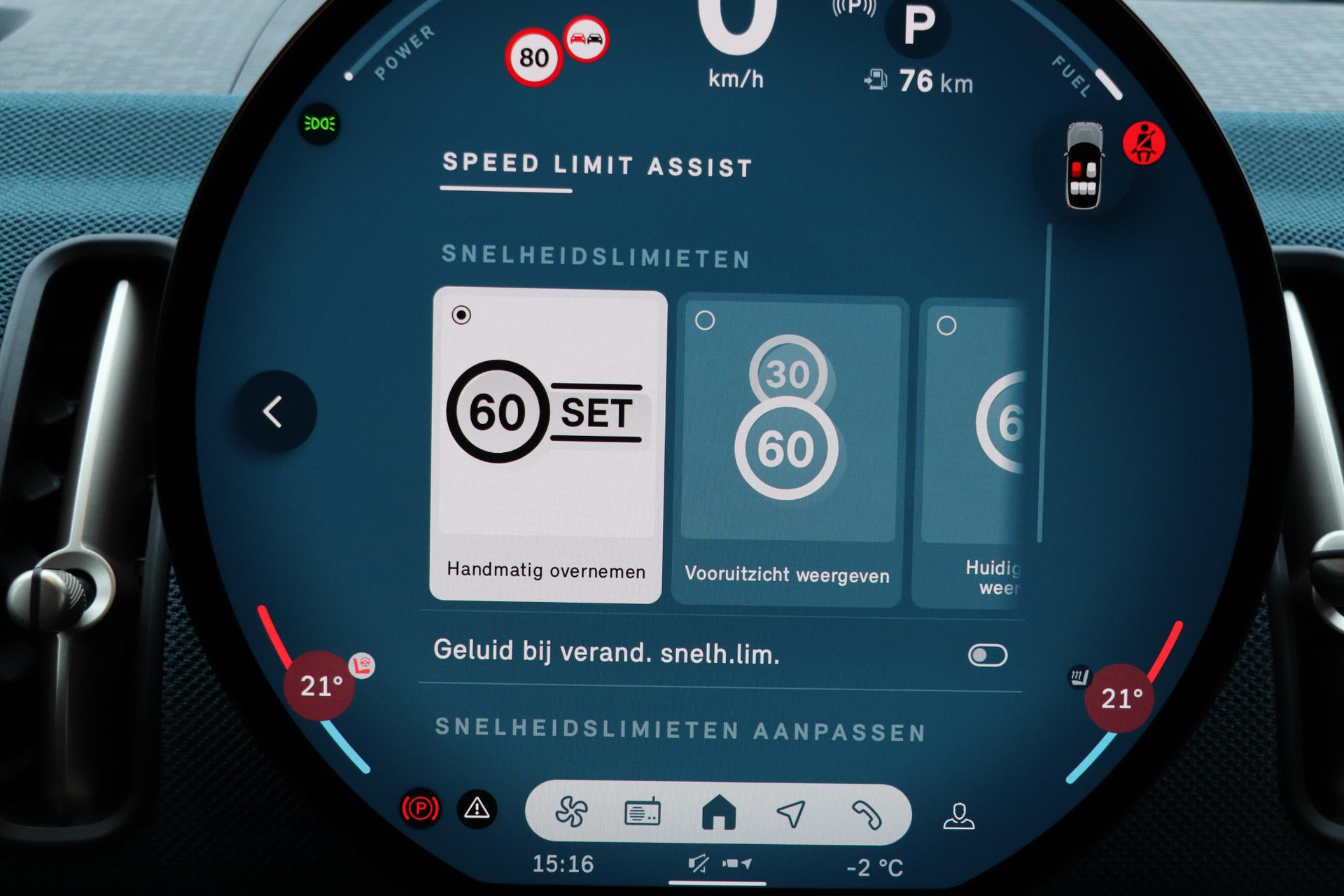Image resolution: width=1344 pixels, height=896 pixels.
Task: Open the radio media menu
Action: point(642,813)
